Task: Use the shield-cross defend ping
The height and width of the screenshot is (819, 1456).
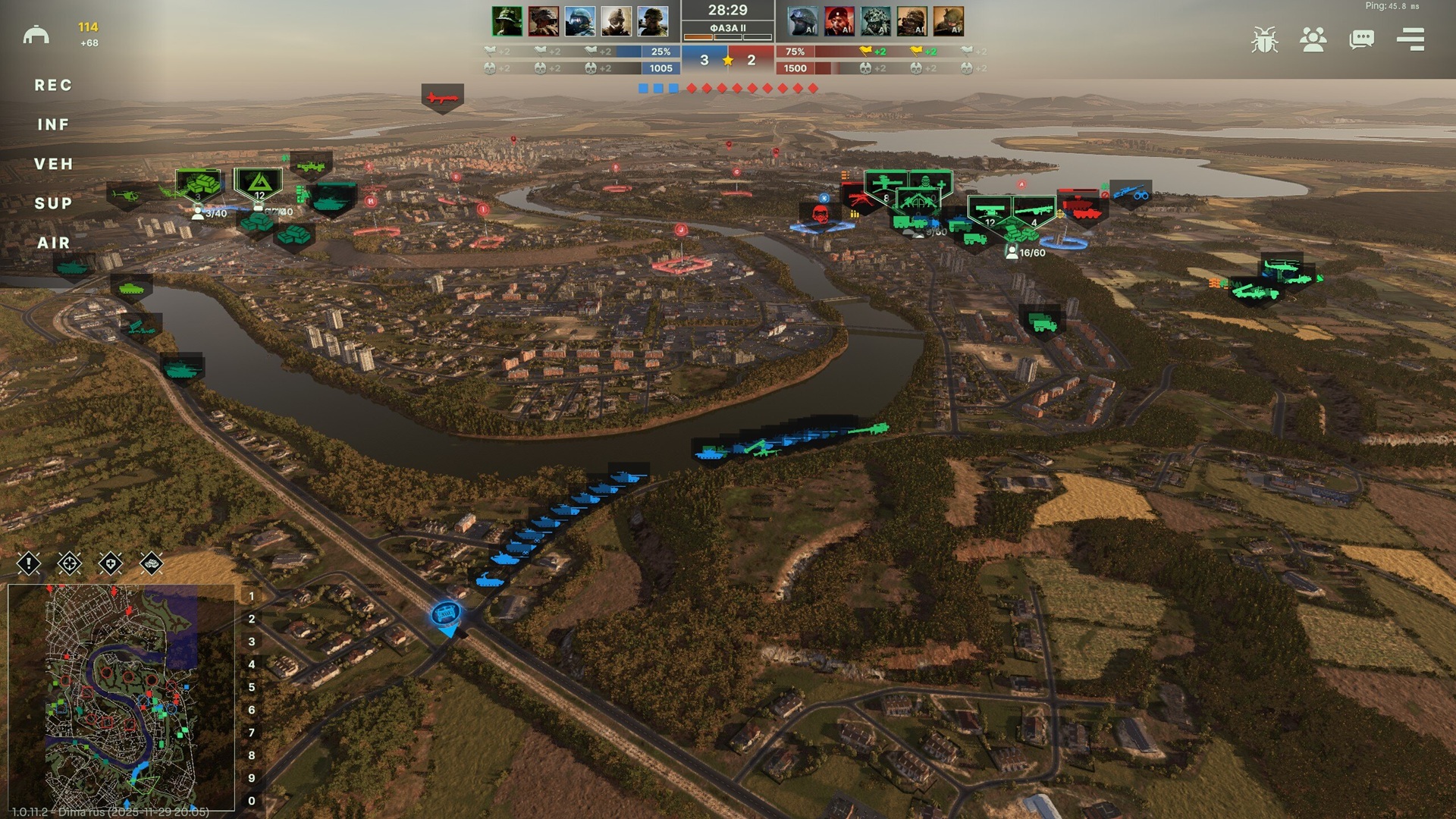Action: (111, 563)
